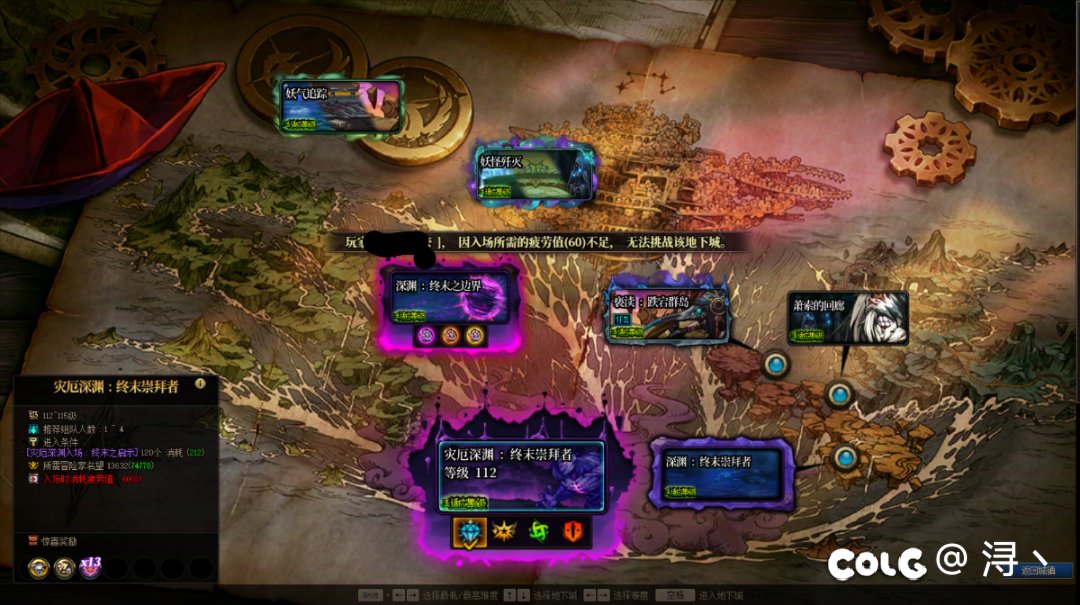
Task: Choose the 妖怪歼灭 dungeon card
Action: [535, 175]
